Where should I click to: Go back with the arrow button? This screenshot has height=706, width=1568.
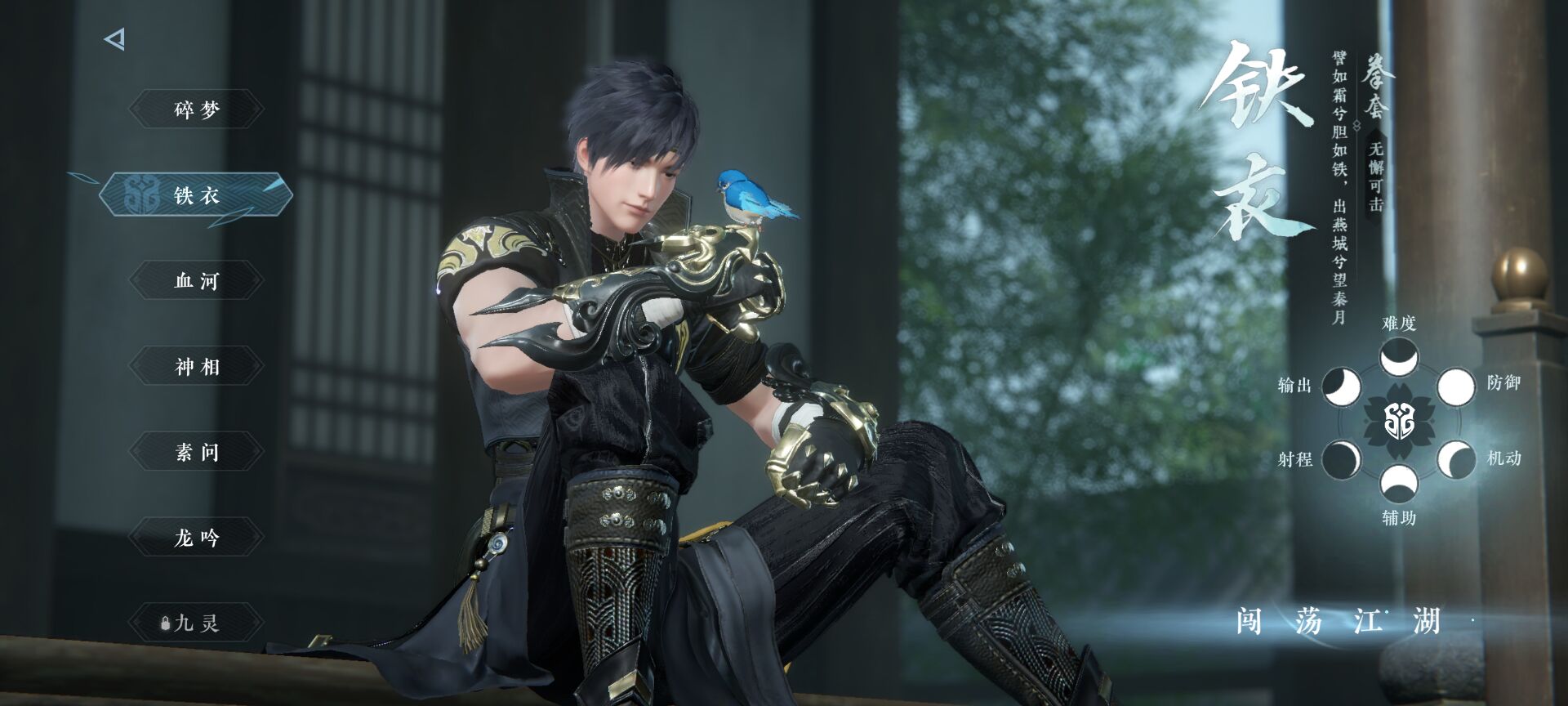pyautogui.click(x=115, y=39)
